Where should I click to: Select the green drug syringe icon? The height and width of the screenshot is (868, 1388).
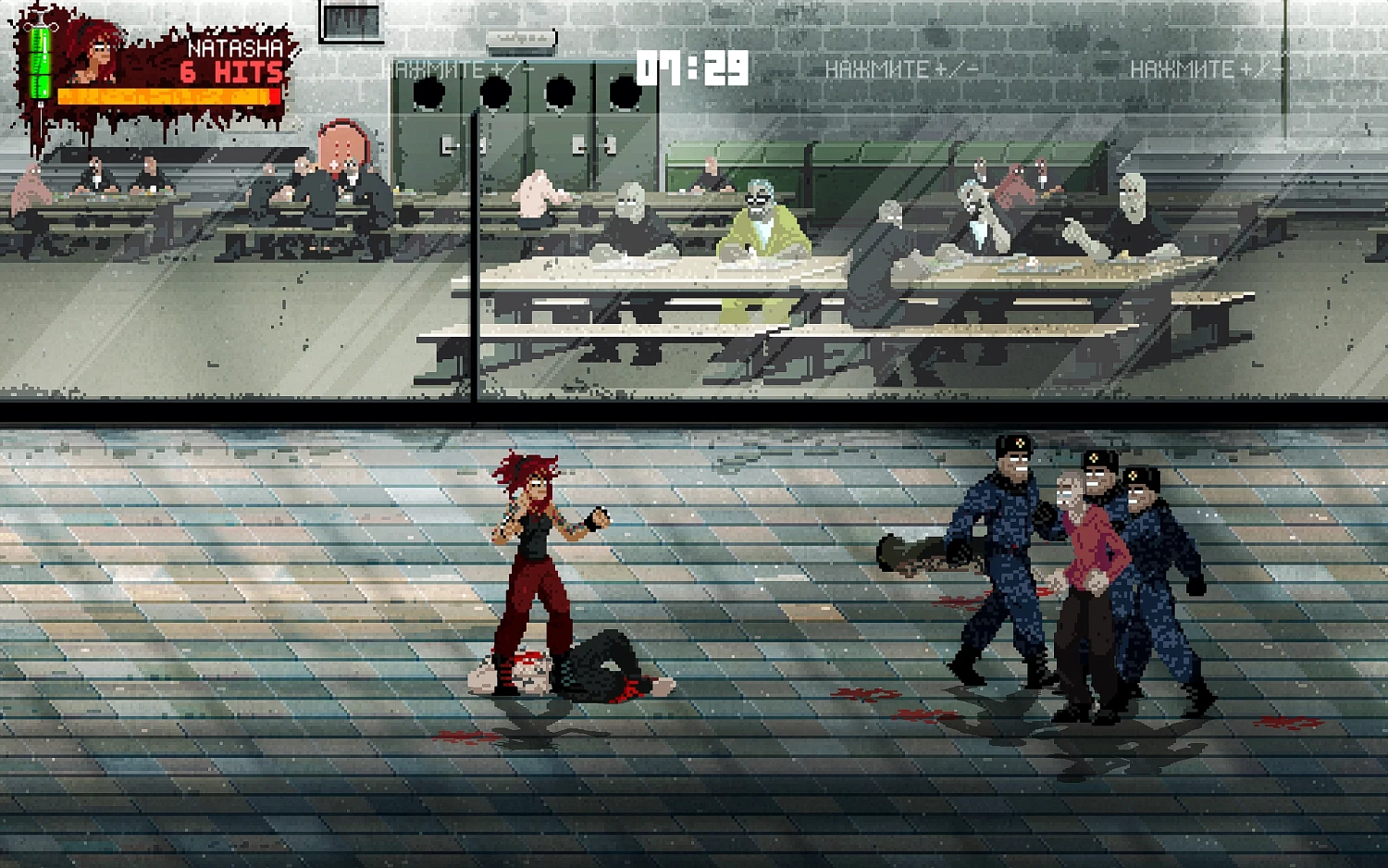tap(40, 61)
